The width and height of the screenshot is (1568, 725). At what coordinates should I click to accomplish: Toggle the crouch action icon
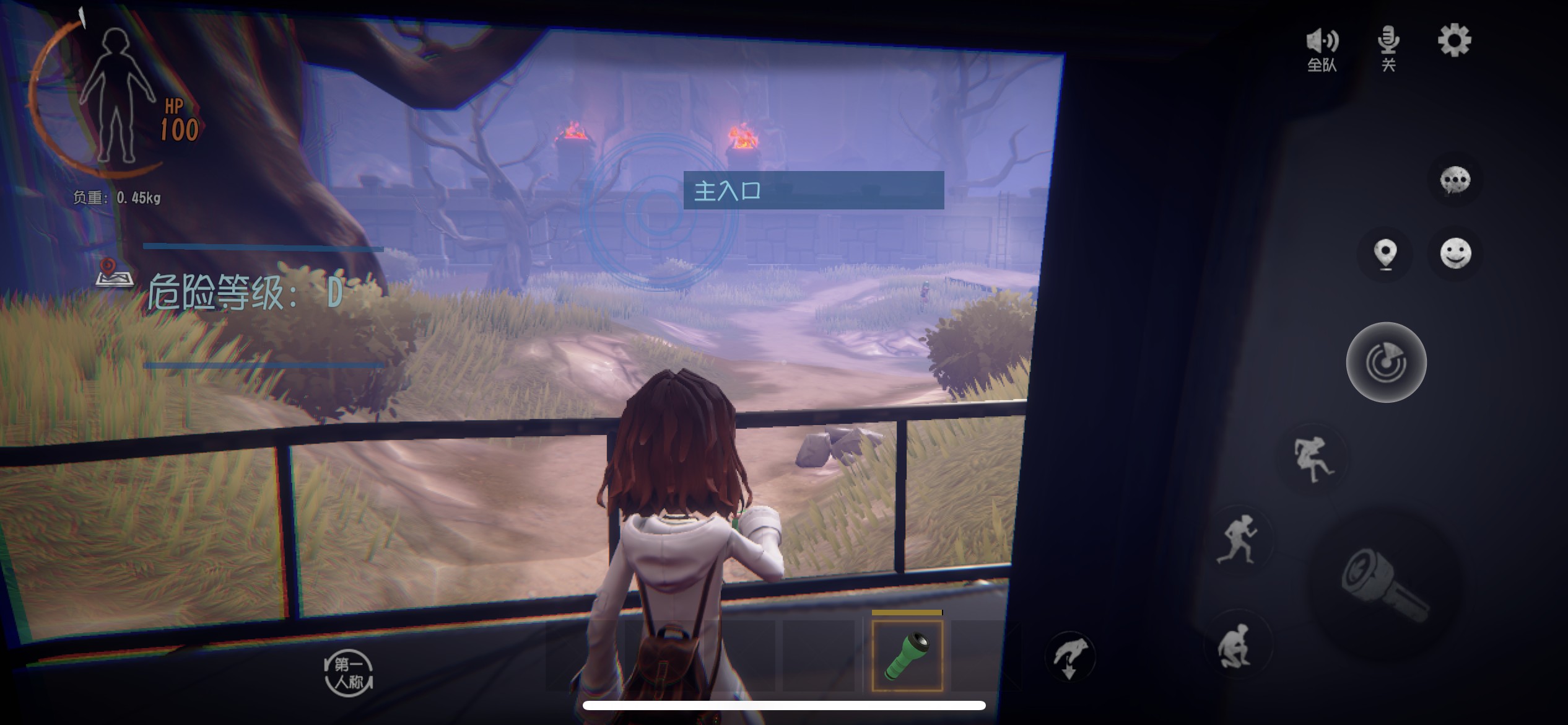1235,646
